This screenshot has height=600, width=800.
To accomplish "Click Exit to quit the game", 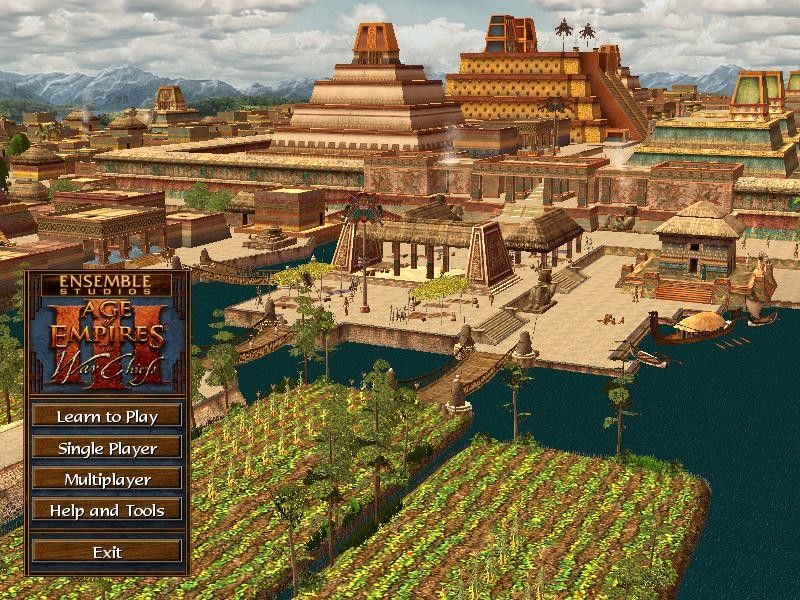I will 107,551.
